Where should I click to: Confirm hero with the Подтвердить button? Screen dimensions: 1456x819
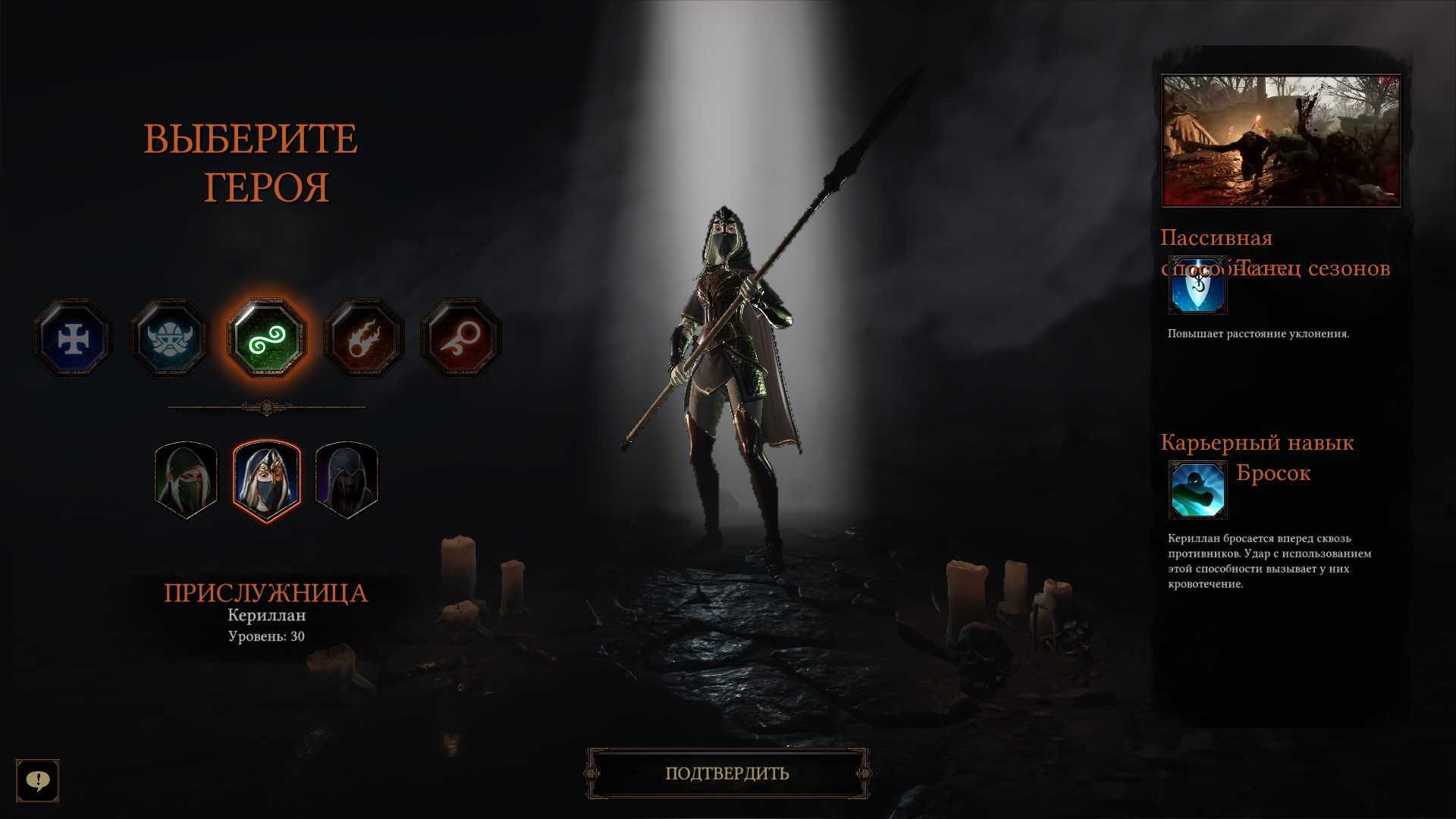coord(727,773)
